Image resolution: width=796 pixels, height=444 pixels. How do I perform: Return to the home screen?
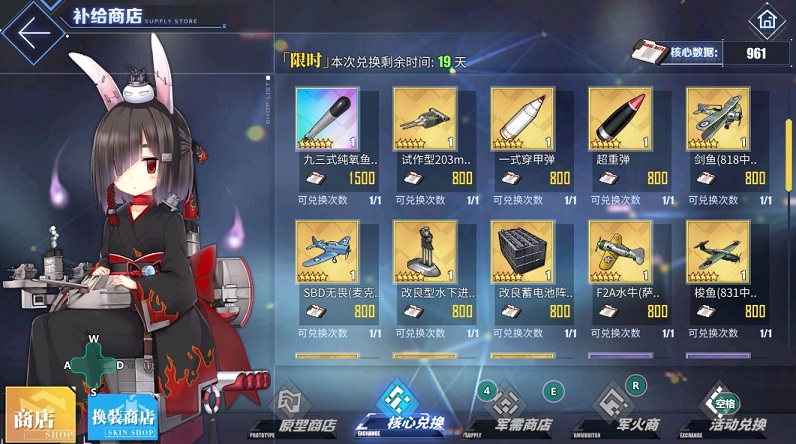pyautogui.click(x=766, y=19)
